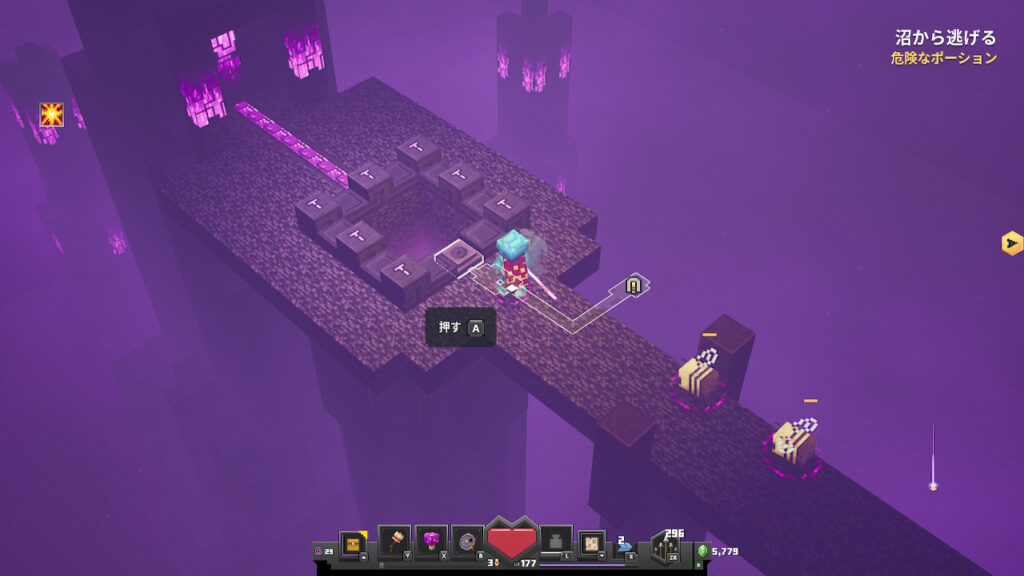Activate the purple mushroom artifact

430,541
